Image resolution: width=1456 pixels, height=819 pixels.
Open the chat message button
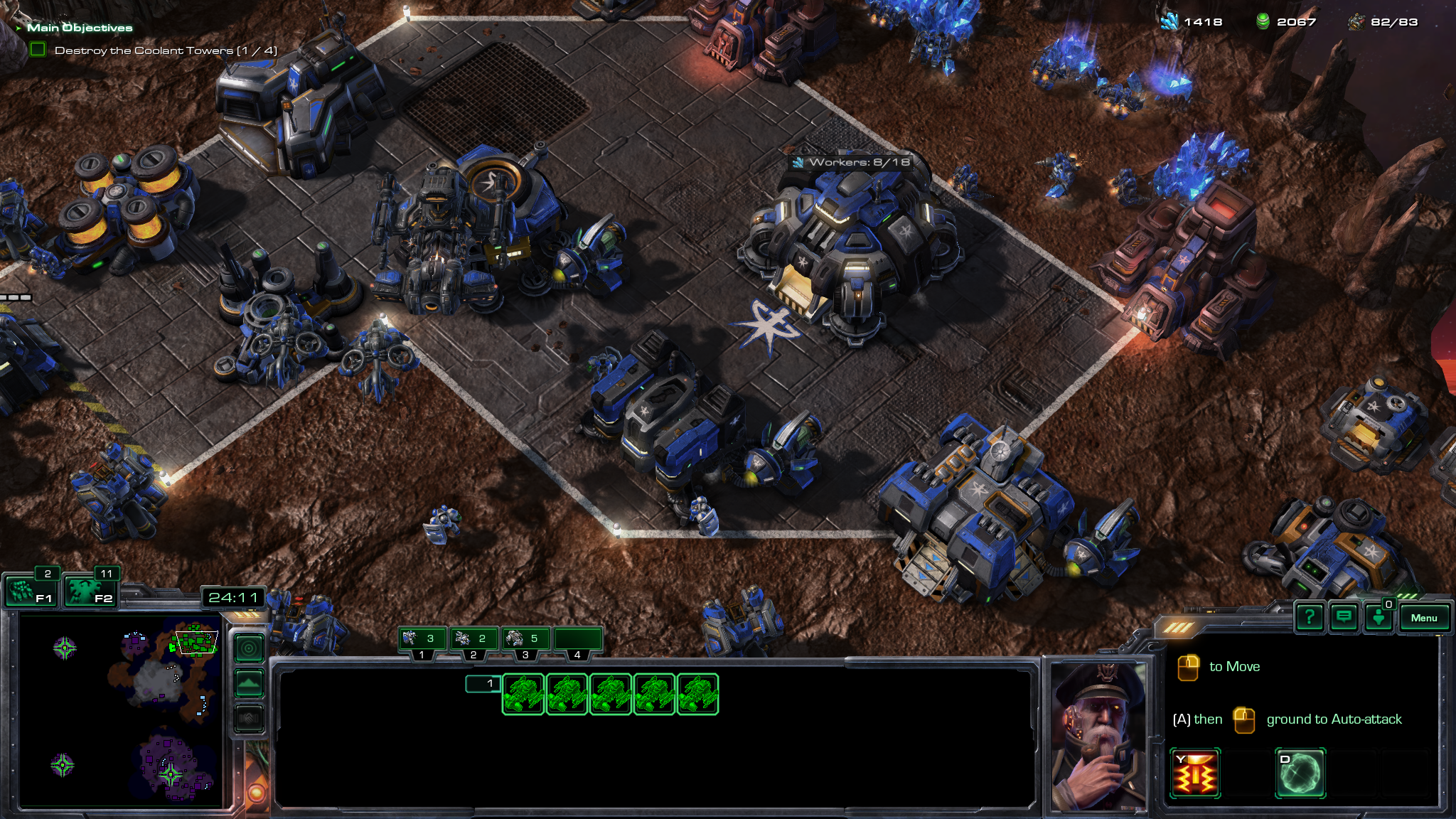click(x=1344, y=617)
